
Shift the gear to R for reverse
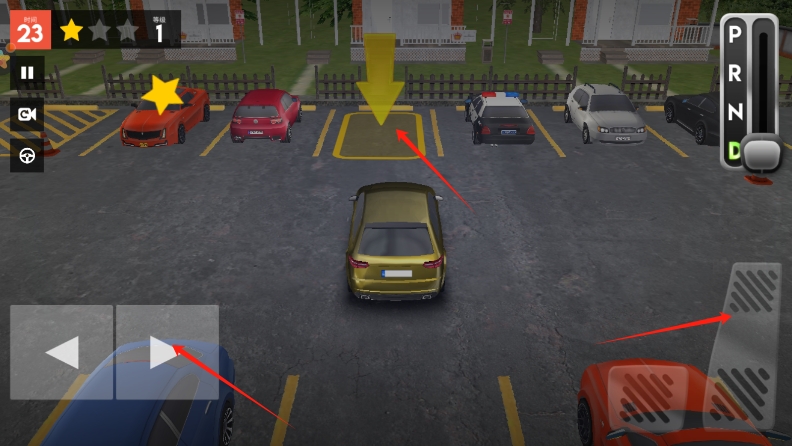[735, 73]
